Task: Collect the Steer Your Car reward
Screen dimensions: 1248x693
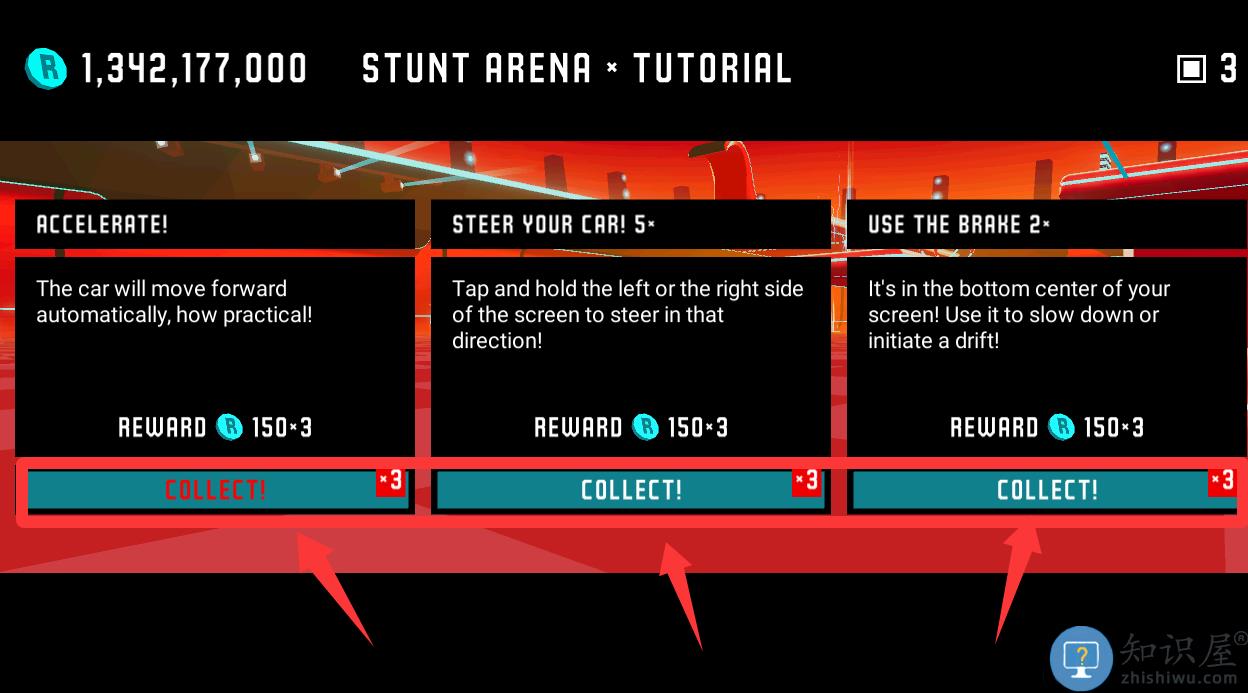Action: pyautogui.click(x=631, y=490)
